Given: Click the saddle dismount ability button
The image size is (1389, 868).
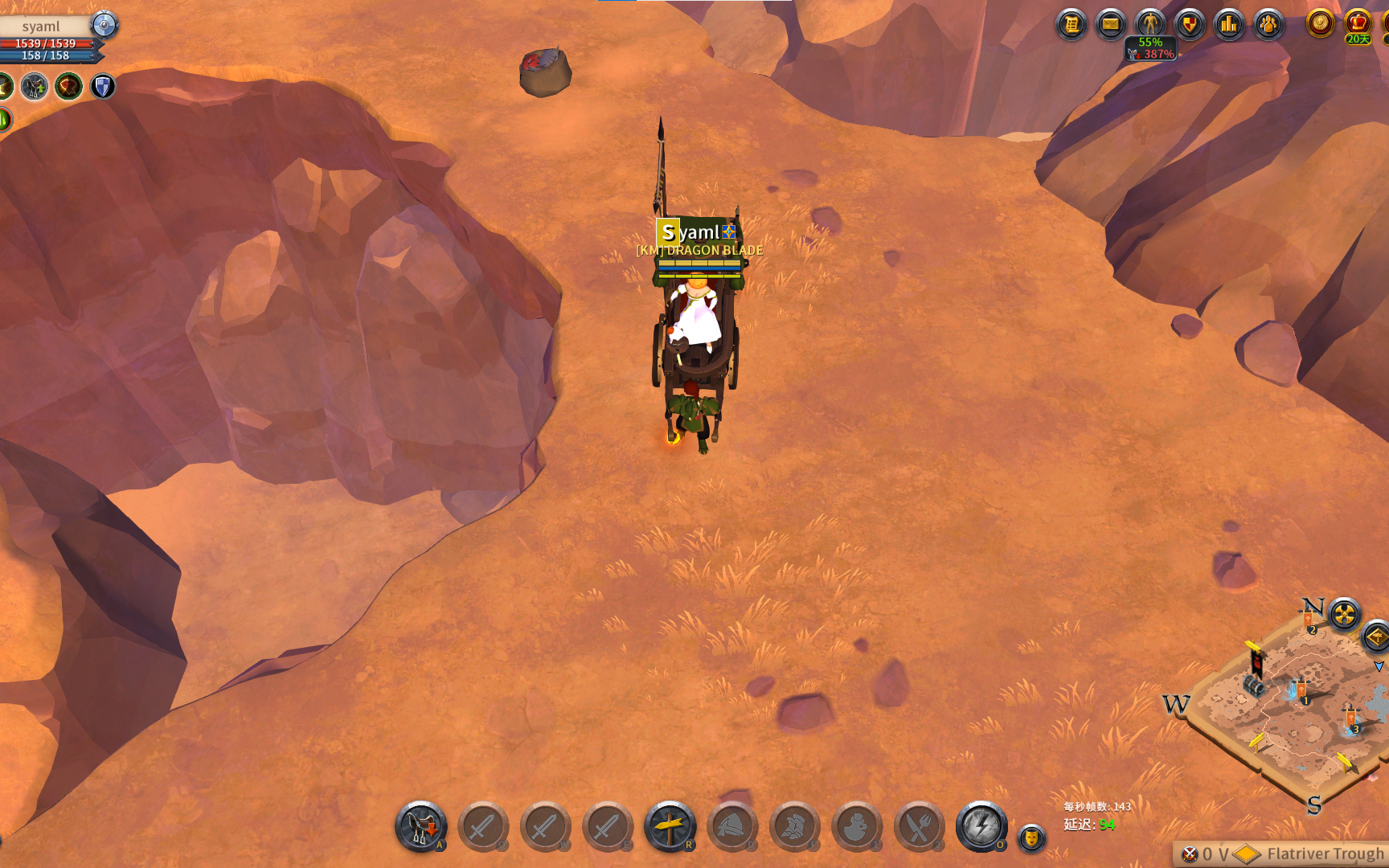Looking at the screenshot, I should point(420,826).
